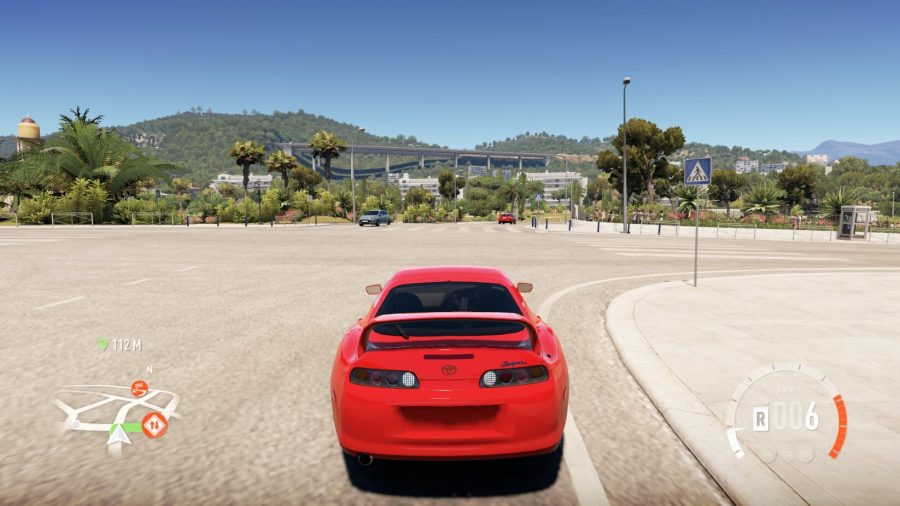Select the white player arrow on minimap
Image resolution: width=900 pixels, height=506 pixels.
point(118,433)
